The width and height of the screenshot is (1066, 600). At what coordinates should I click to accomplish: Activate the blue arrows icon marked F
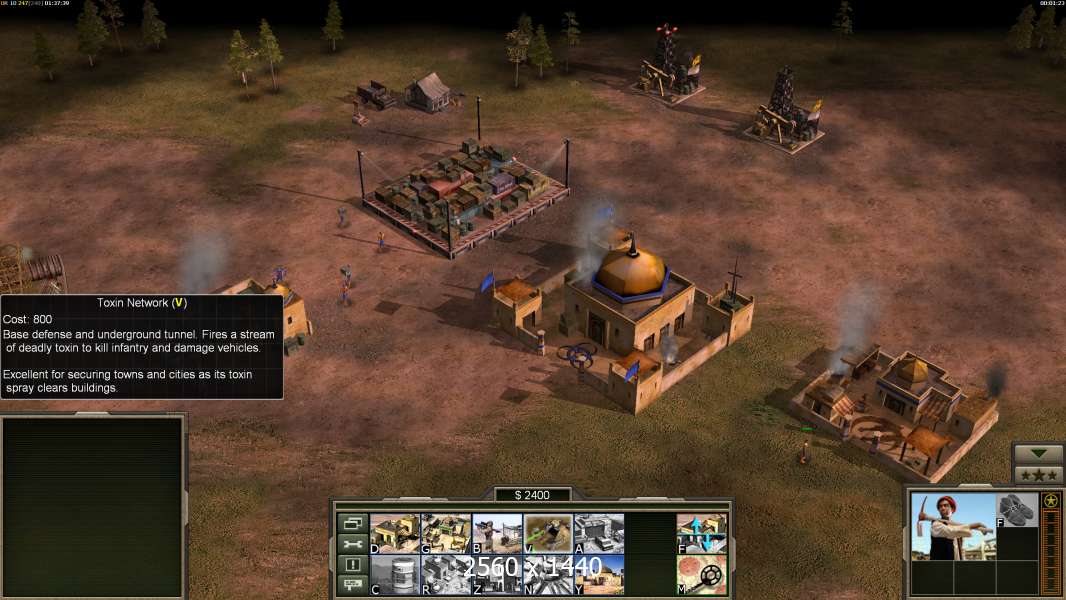point(702,534)
